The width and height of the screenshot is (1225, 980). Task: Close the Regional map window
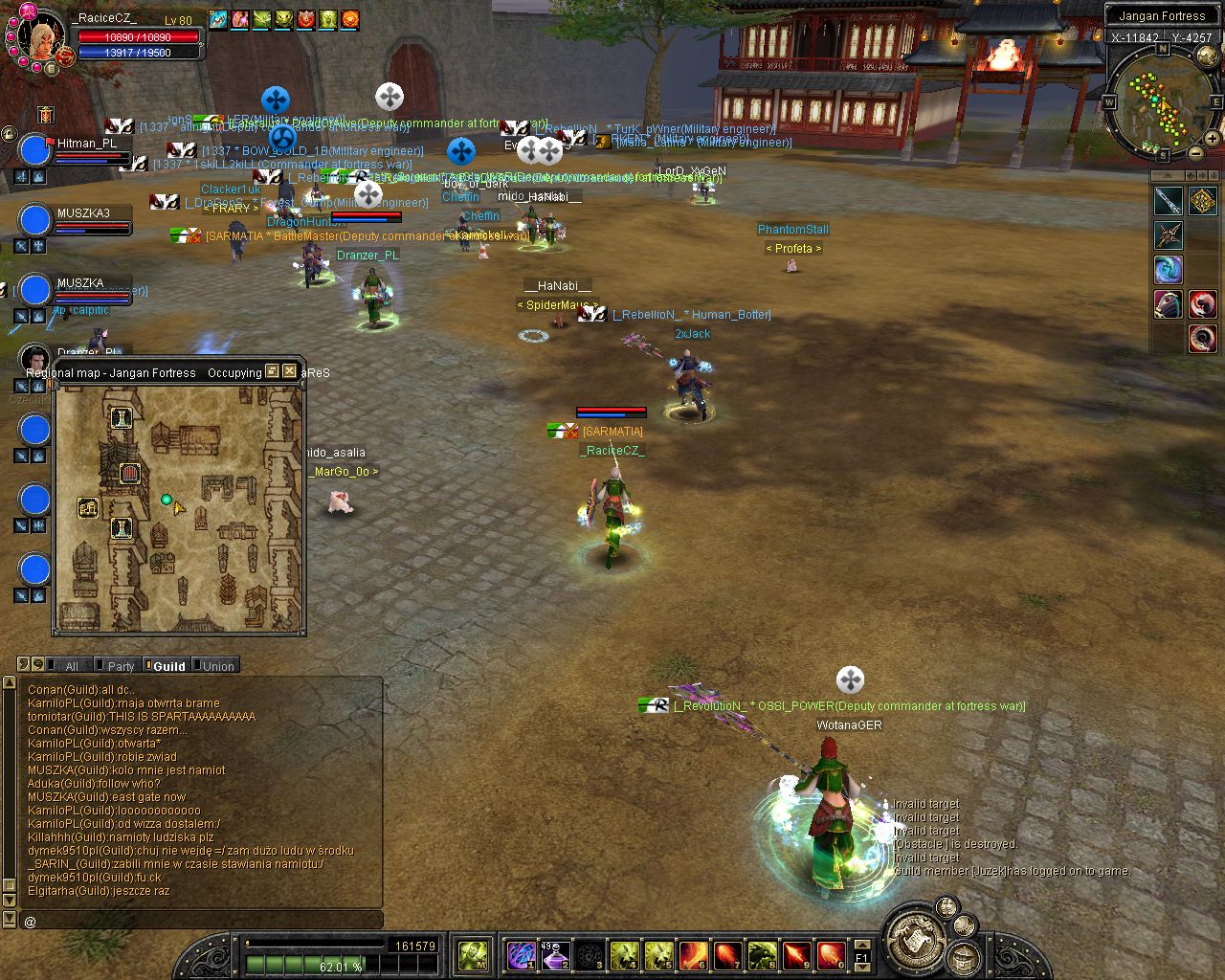(289, 371)
